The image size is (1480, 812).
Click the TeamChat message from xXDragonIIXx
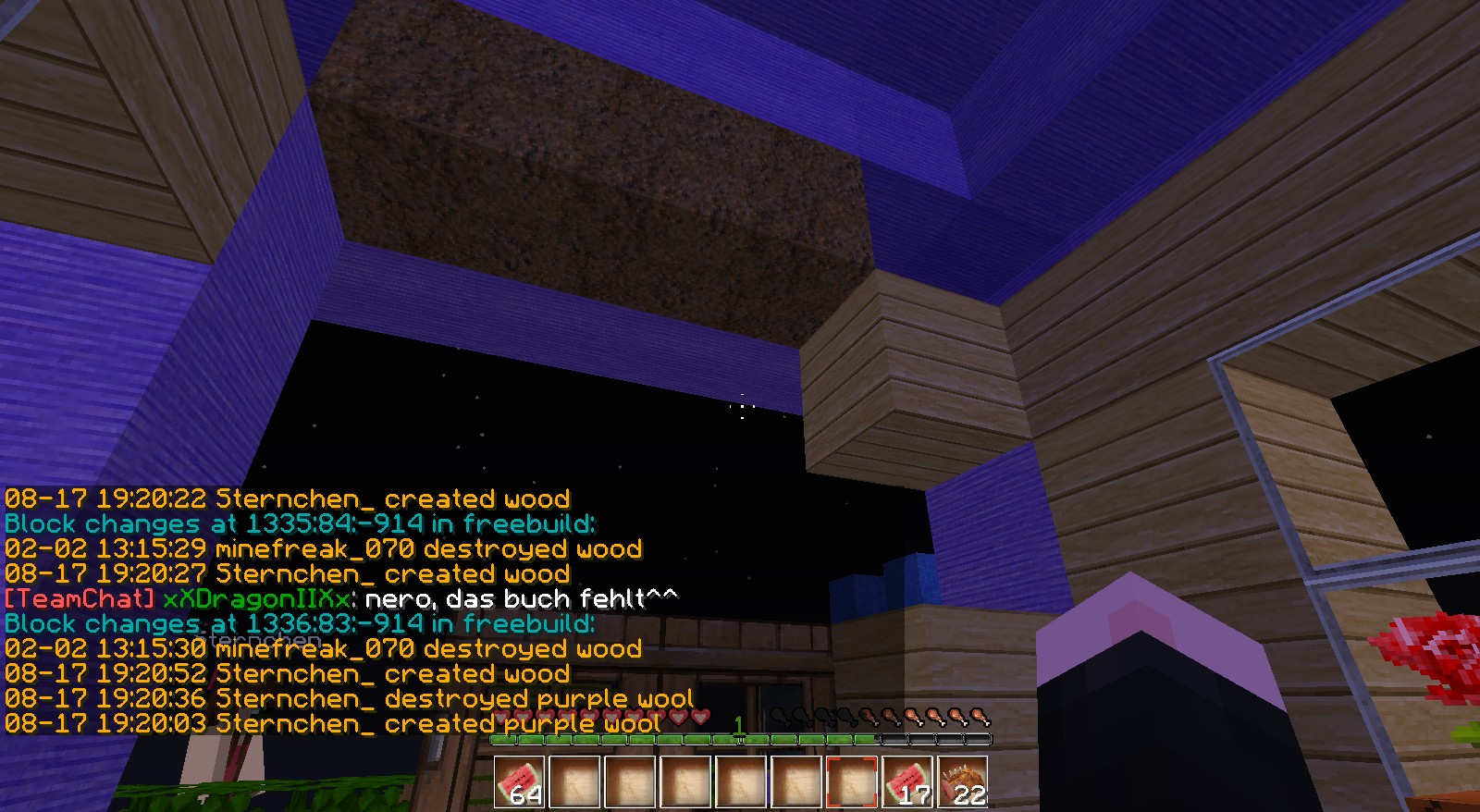340,599
